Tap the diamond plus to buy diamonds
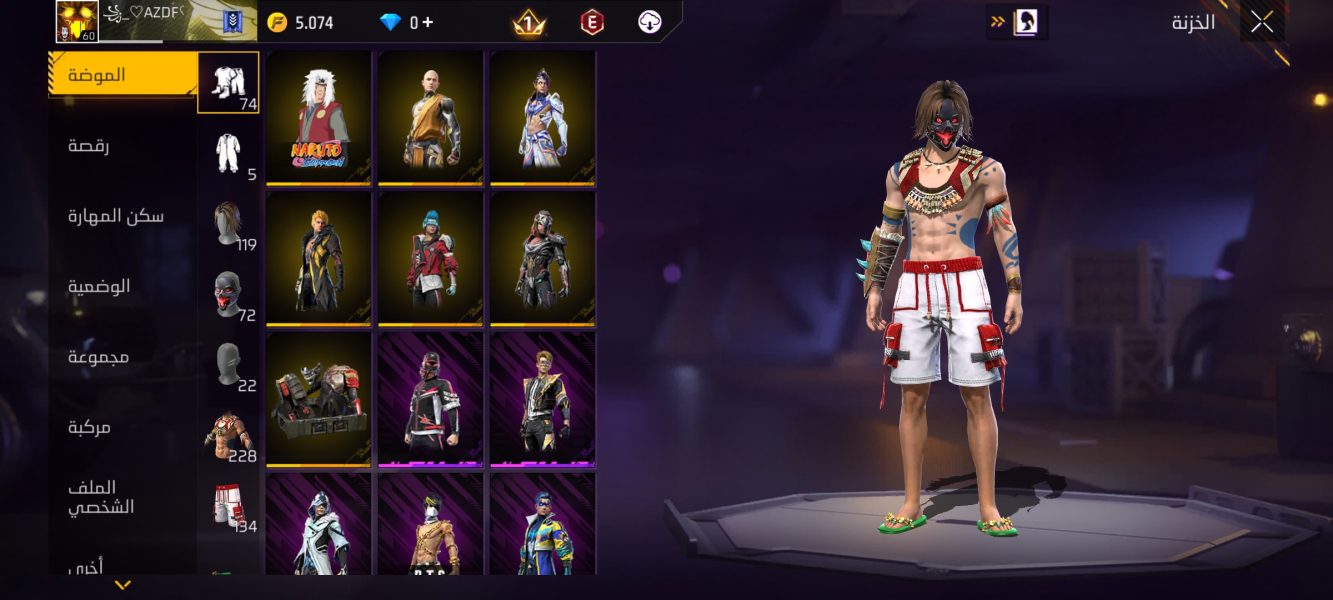Screen dimensions: 1333x600 click(428, 22)
